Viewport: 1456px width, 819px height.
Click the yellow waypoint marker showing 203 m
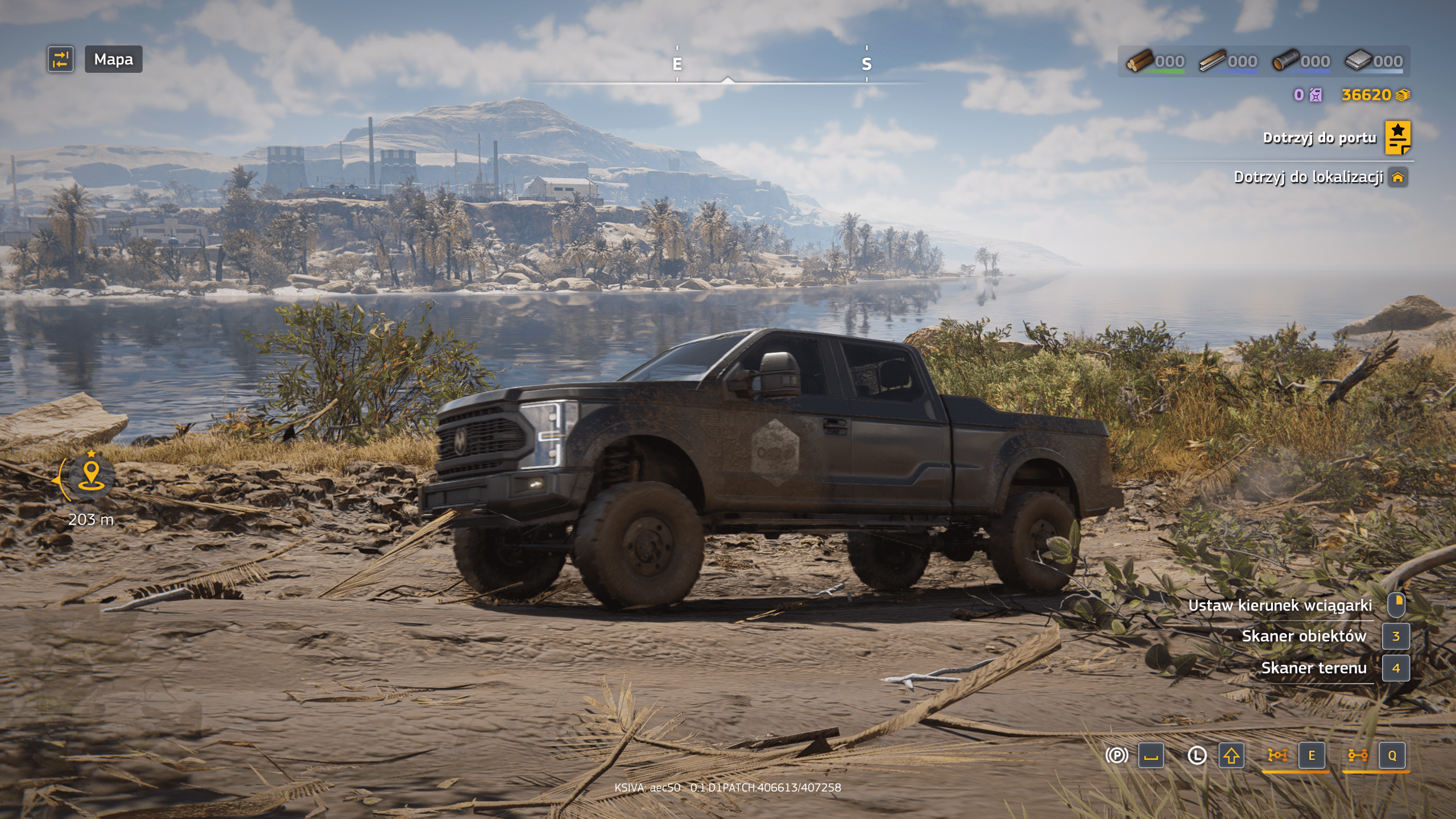pos(91,475)
